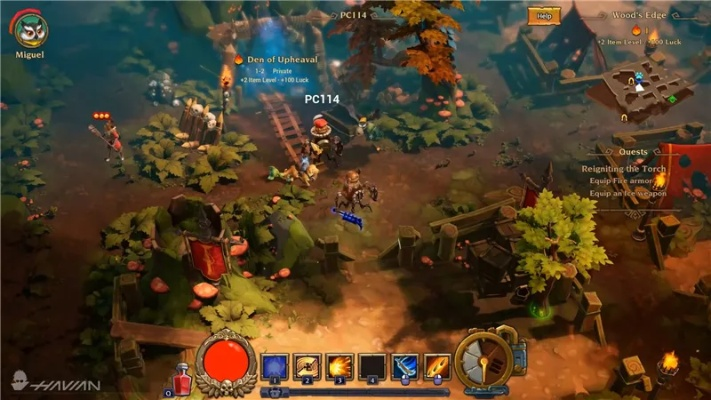The image size is (711, 400).
Task: Click Miguel's owl pet portrait
Action: pos(31,27)
